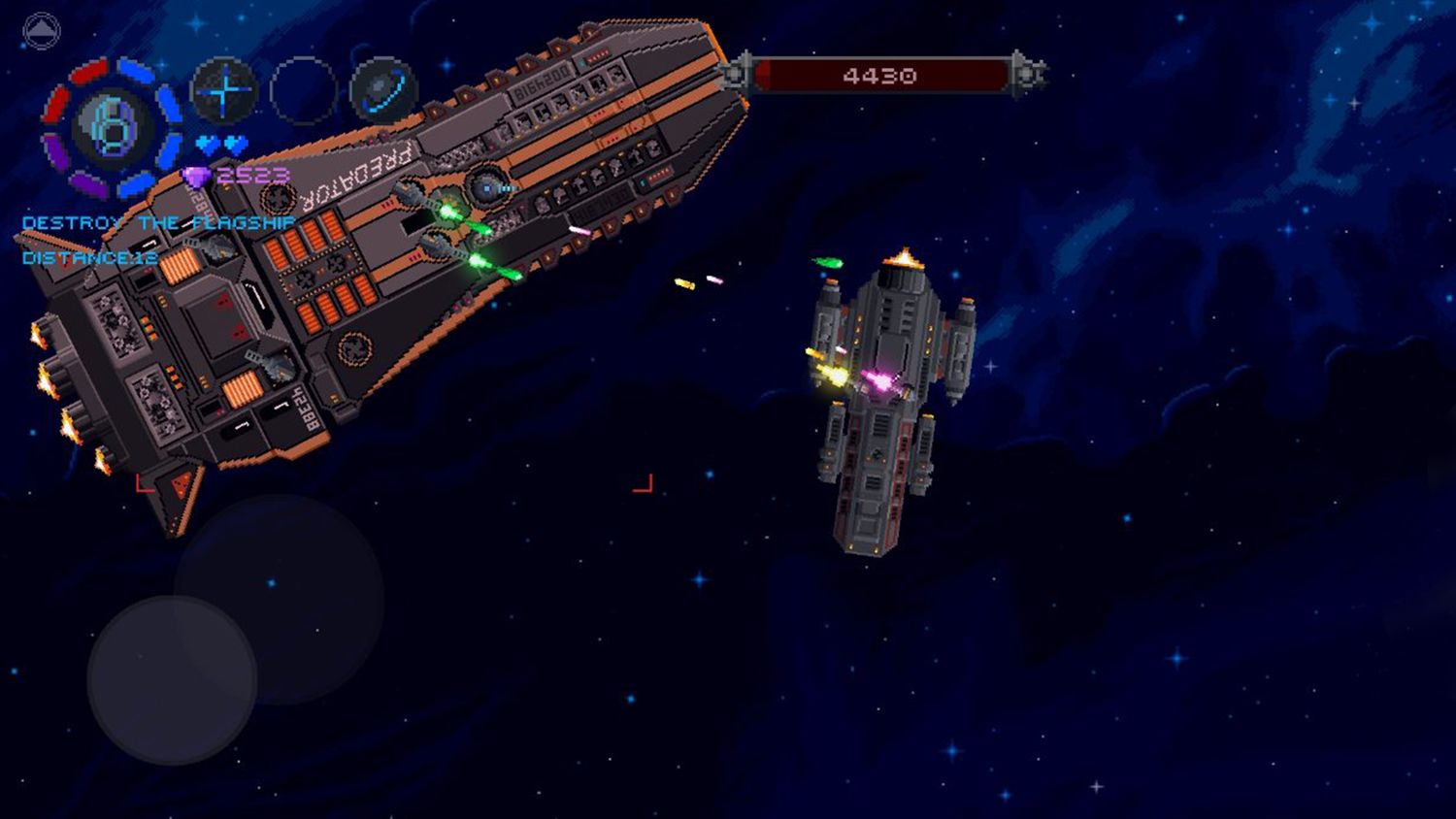Toggle the warp drive ability on

pos(382,92)
